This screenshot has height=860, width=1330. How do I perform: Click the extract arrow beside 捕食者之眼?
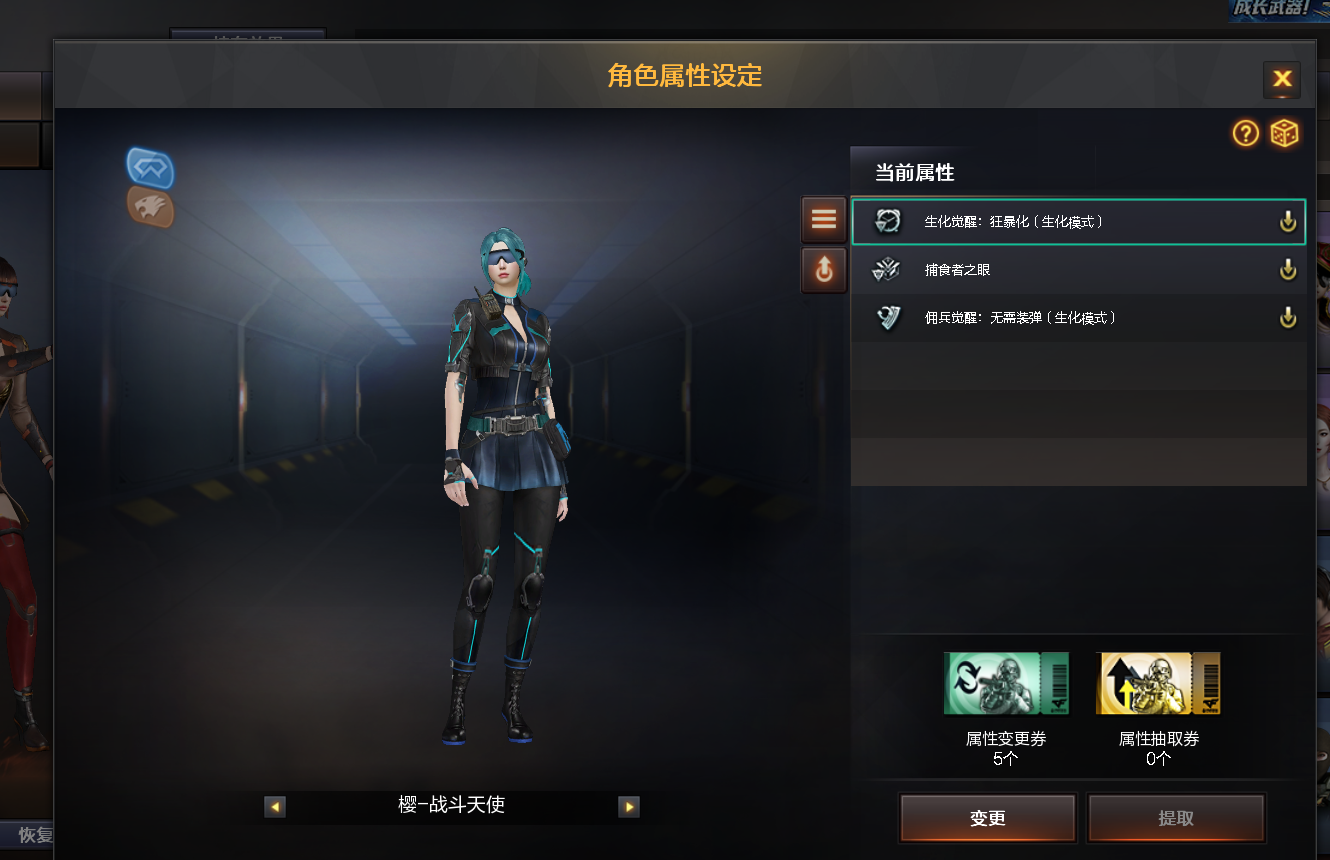click(1288, 270)
